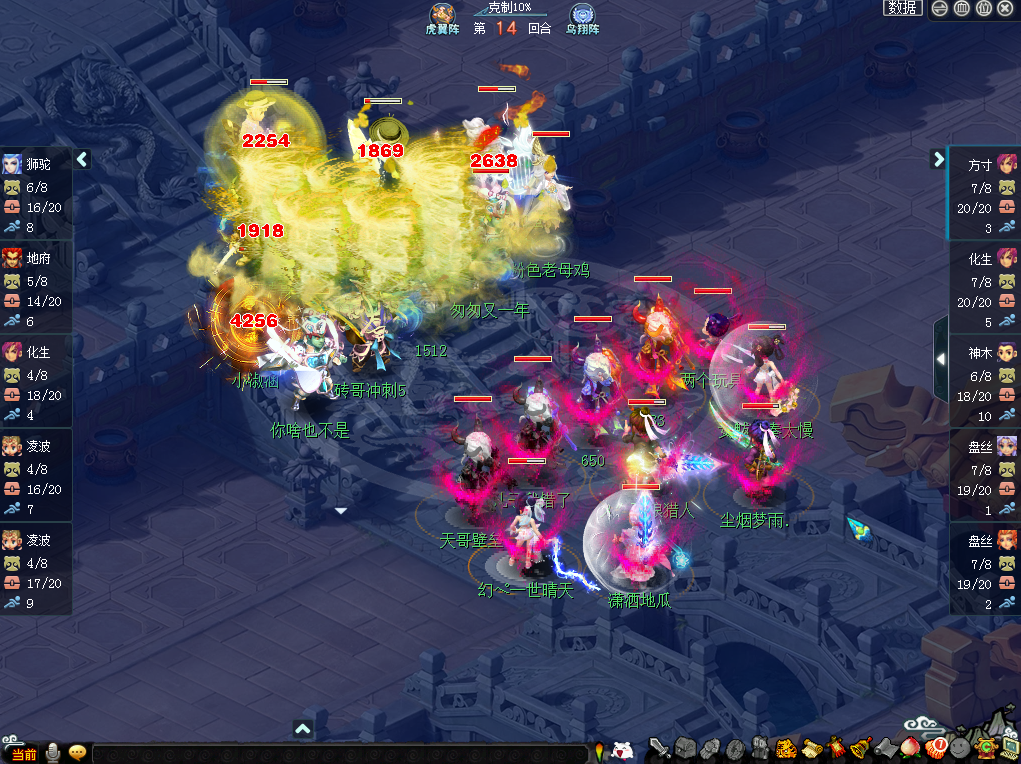Collapse the right team panel arrow

click(938, 159)
